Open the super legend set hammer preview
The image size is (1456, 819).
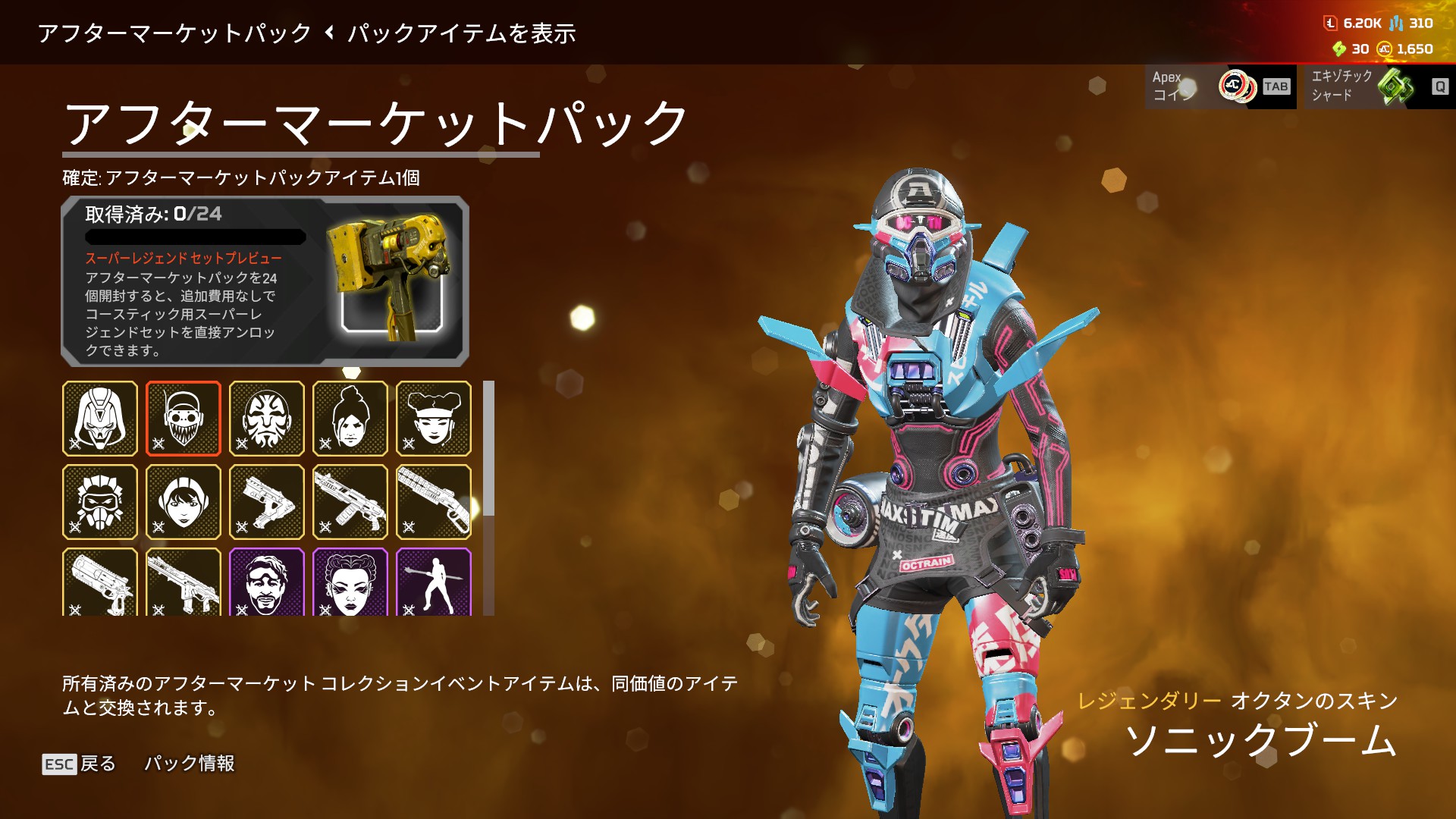tap(391, 279)
